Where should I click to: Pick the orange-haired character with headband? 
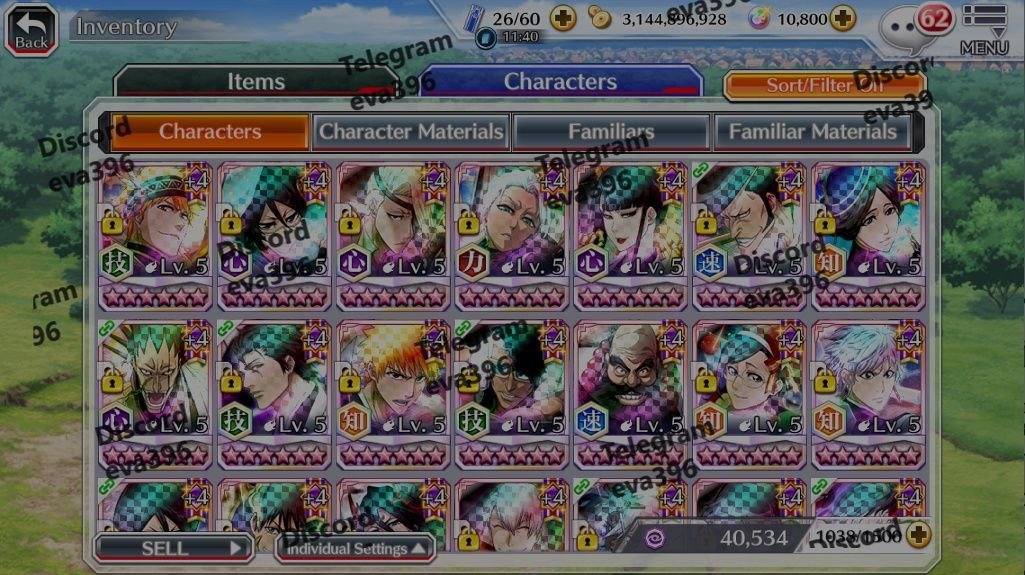coord(156,235)
